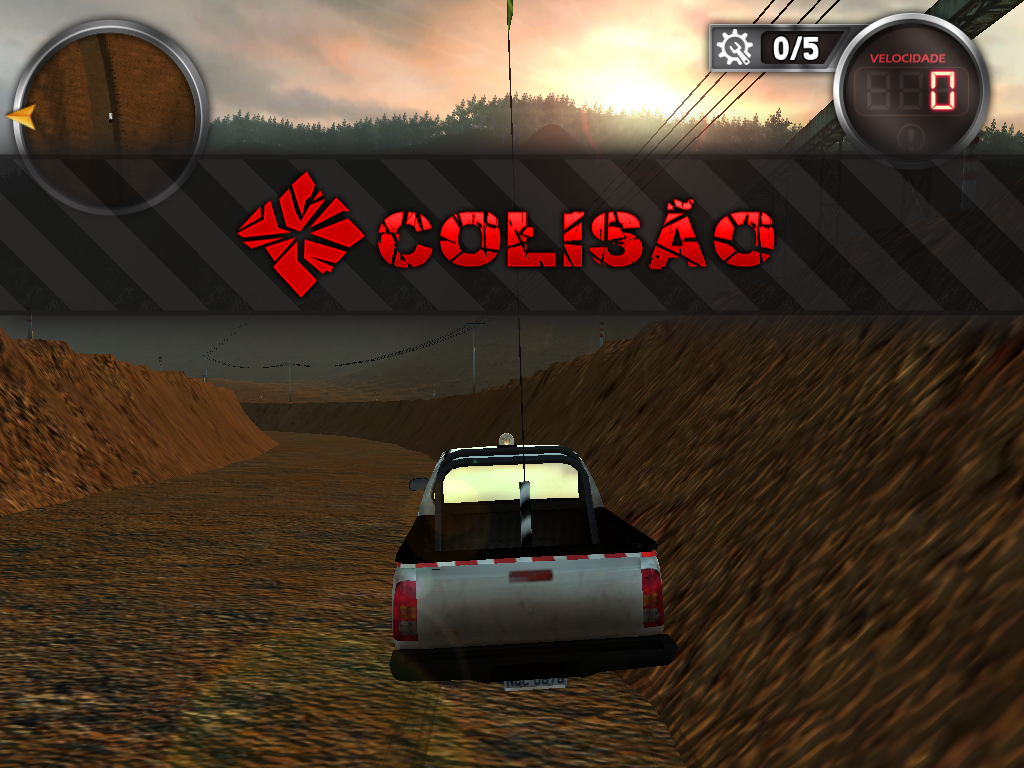Click the orange arrow marker beside the minimap
The height and width of the screenshot is (768, 1024).
[21, 116]
